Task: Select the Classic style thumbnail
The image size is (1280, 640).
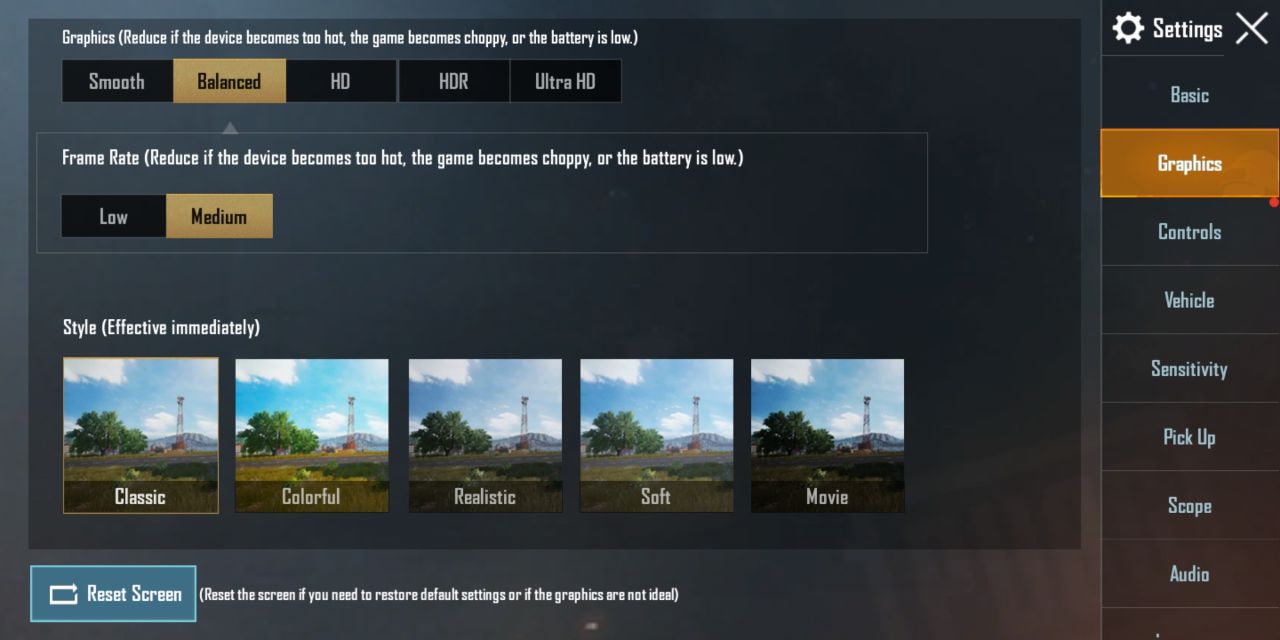Action: coord(141,435)
